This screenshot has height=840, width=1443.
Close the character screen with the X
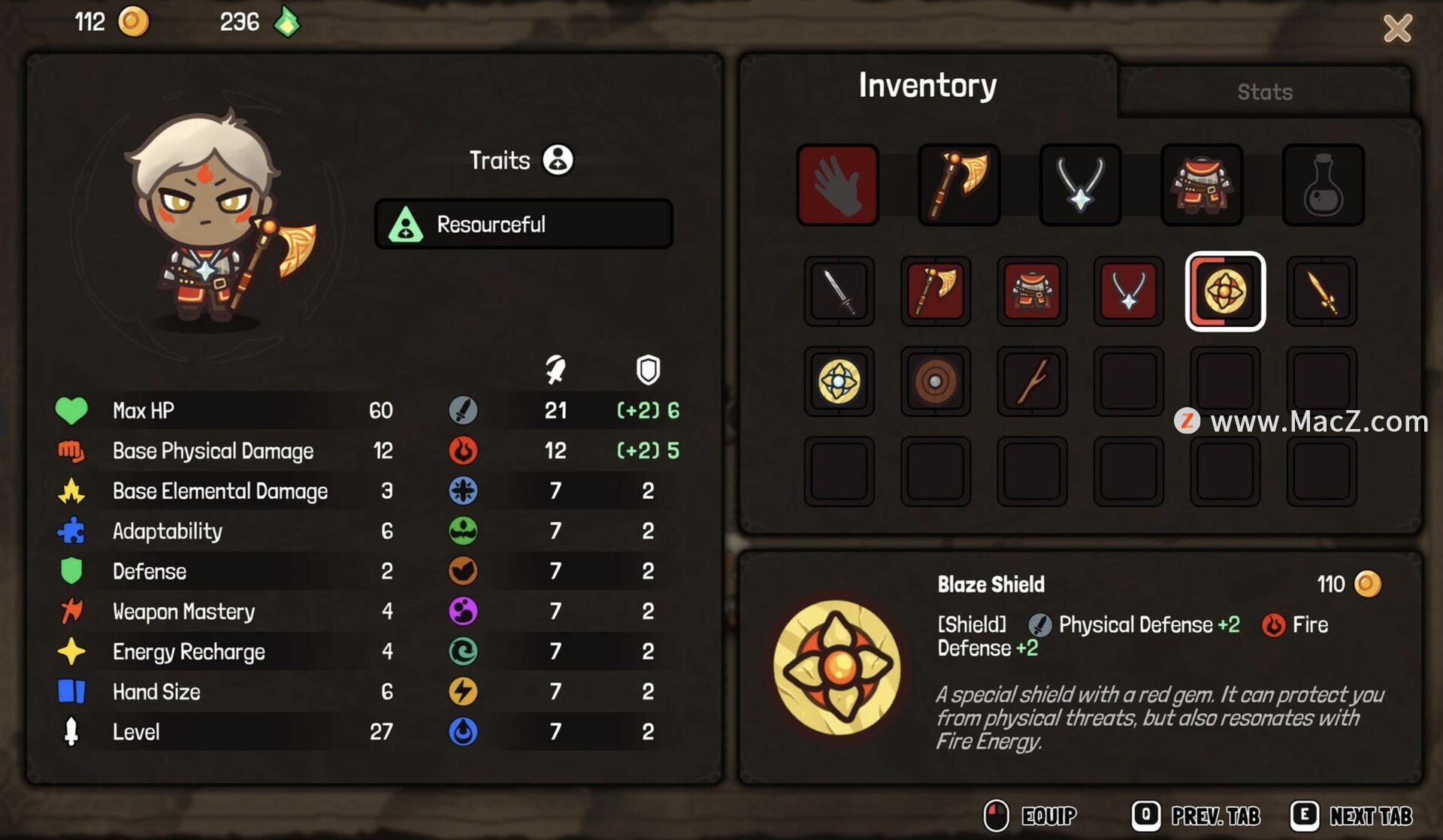click(1397, 29)
